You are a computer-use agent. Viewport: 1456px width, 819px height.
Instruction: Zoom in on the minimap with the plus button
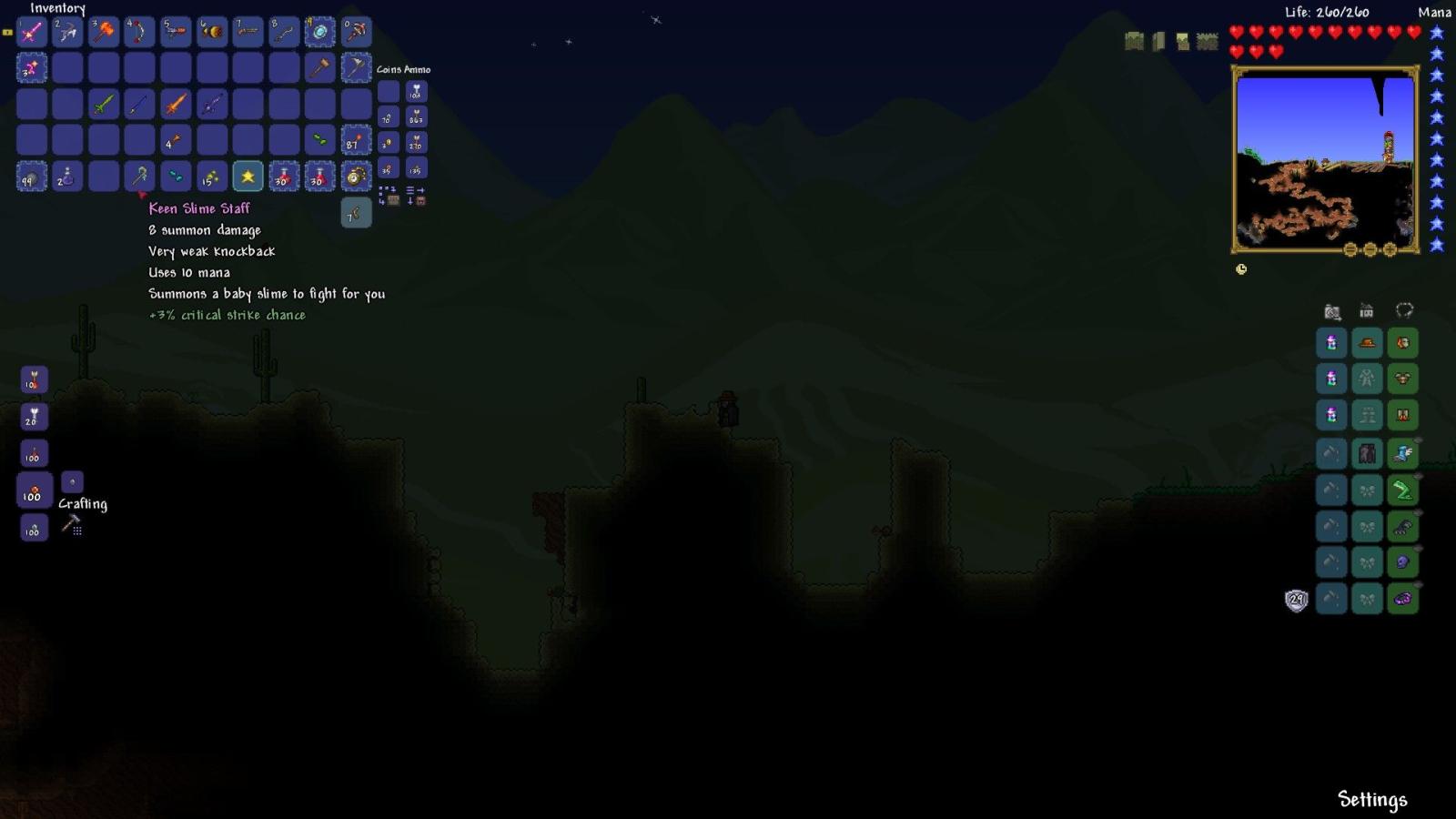tap(1389, 248)
